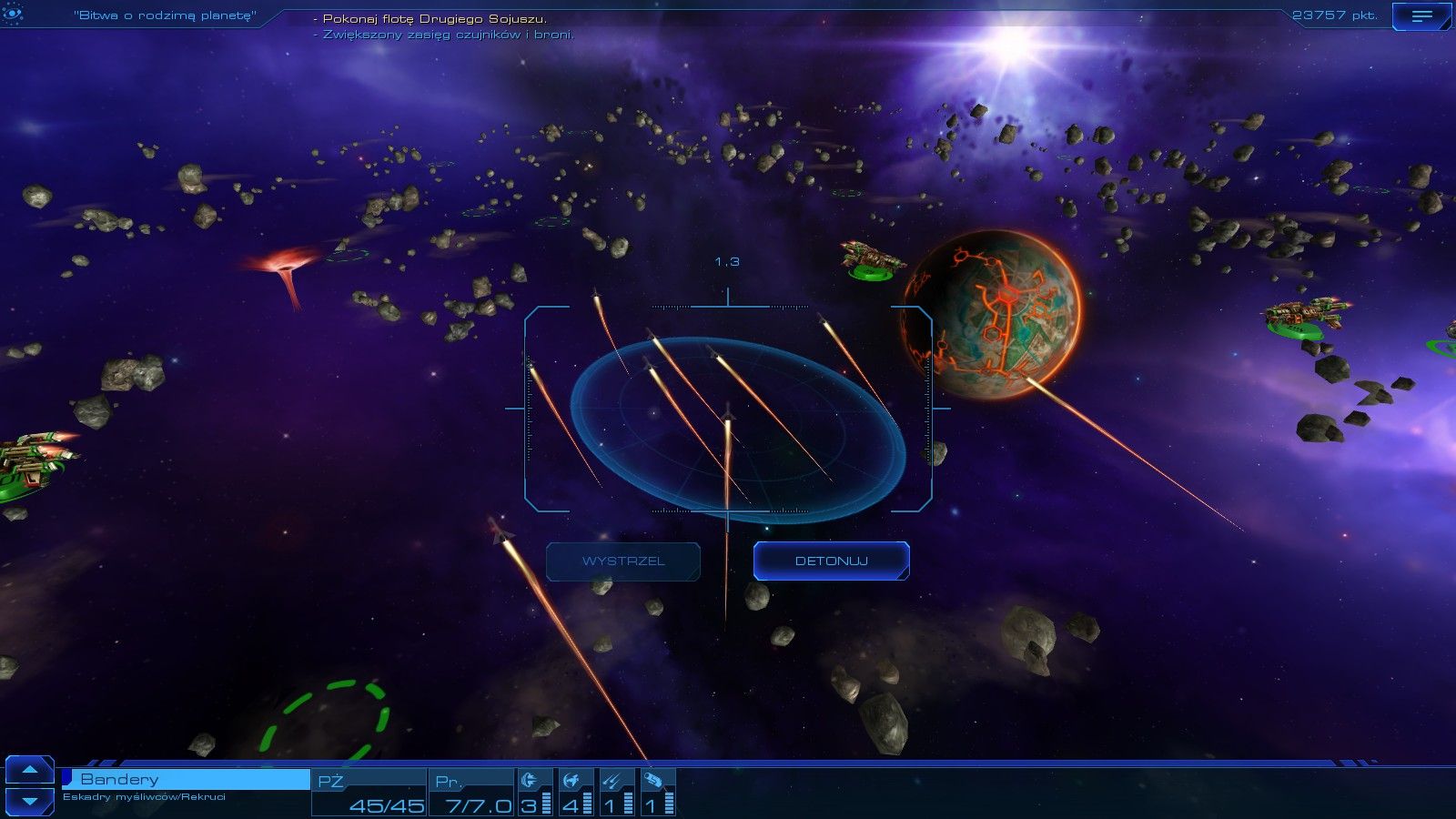Open the hamburger menu in the top-right corner
Viewport: 1456px width, 819px height.
tap(1421, 15)
